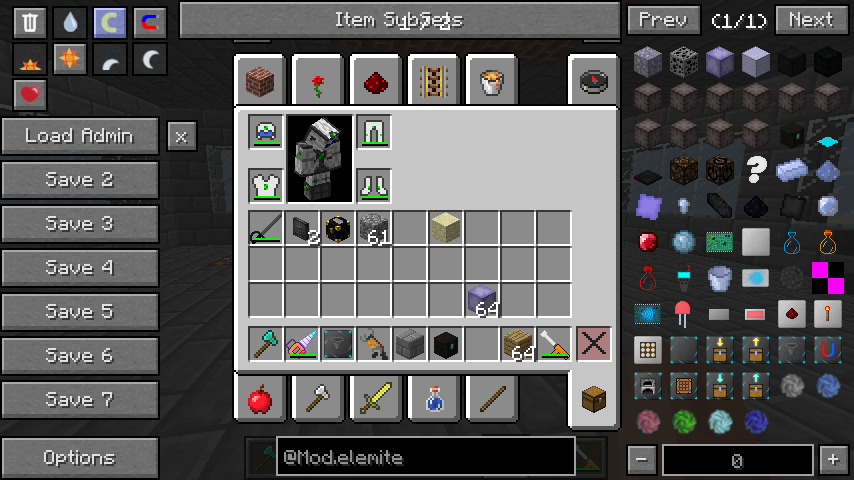Click the red X destroy item slot

pyautogui.click(x=593, y=343)
